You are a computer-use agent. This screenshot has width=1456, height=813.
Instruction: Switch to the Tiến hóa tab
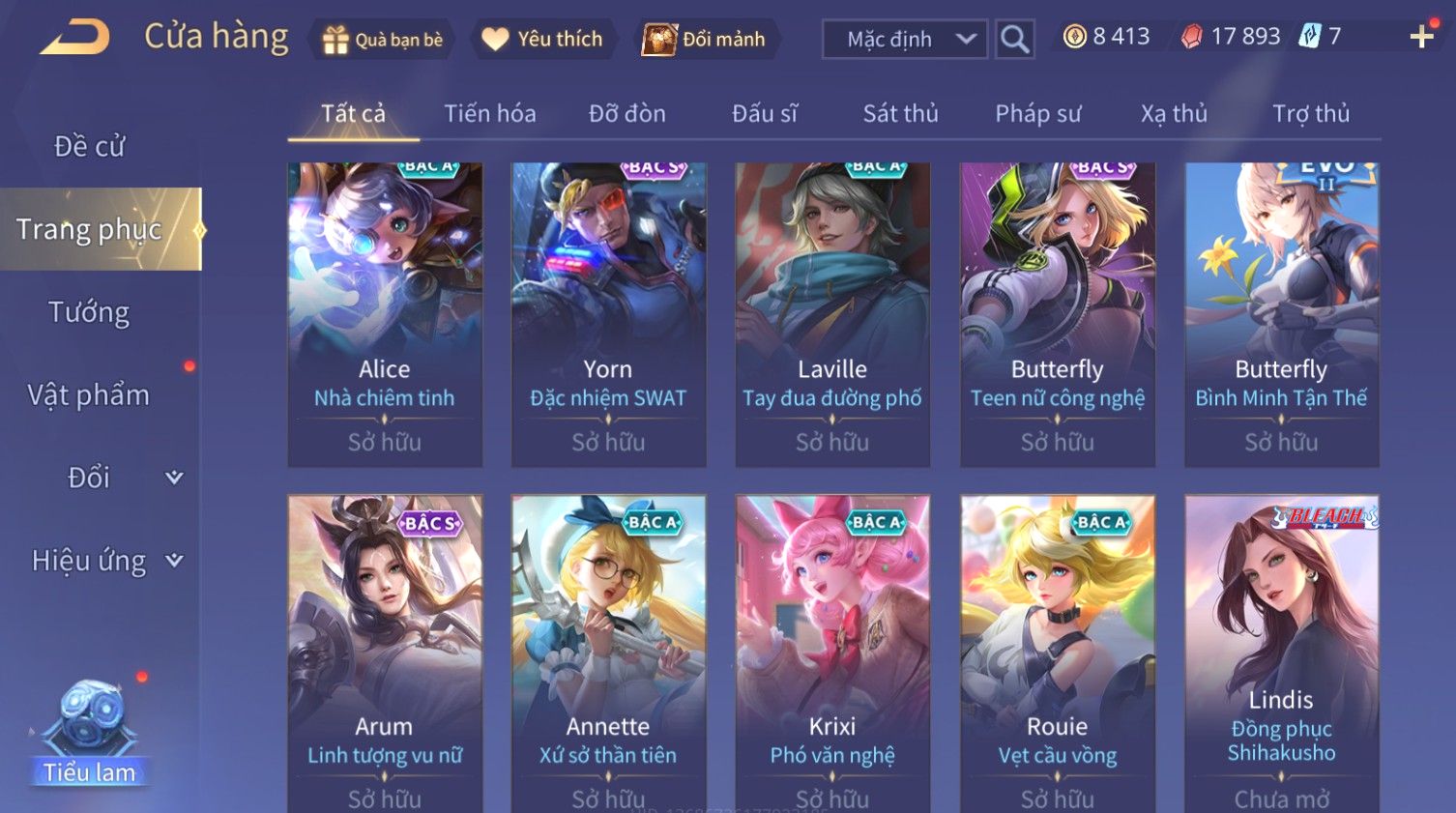point(489,114)
